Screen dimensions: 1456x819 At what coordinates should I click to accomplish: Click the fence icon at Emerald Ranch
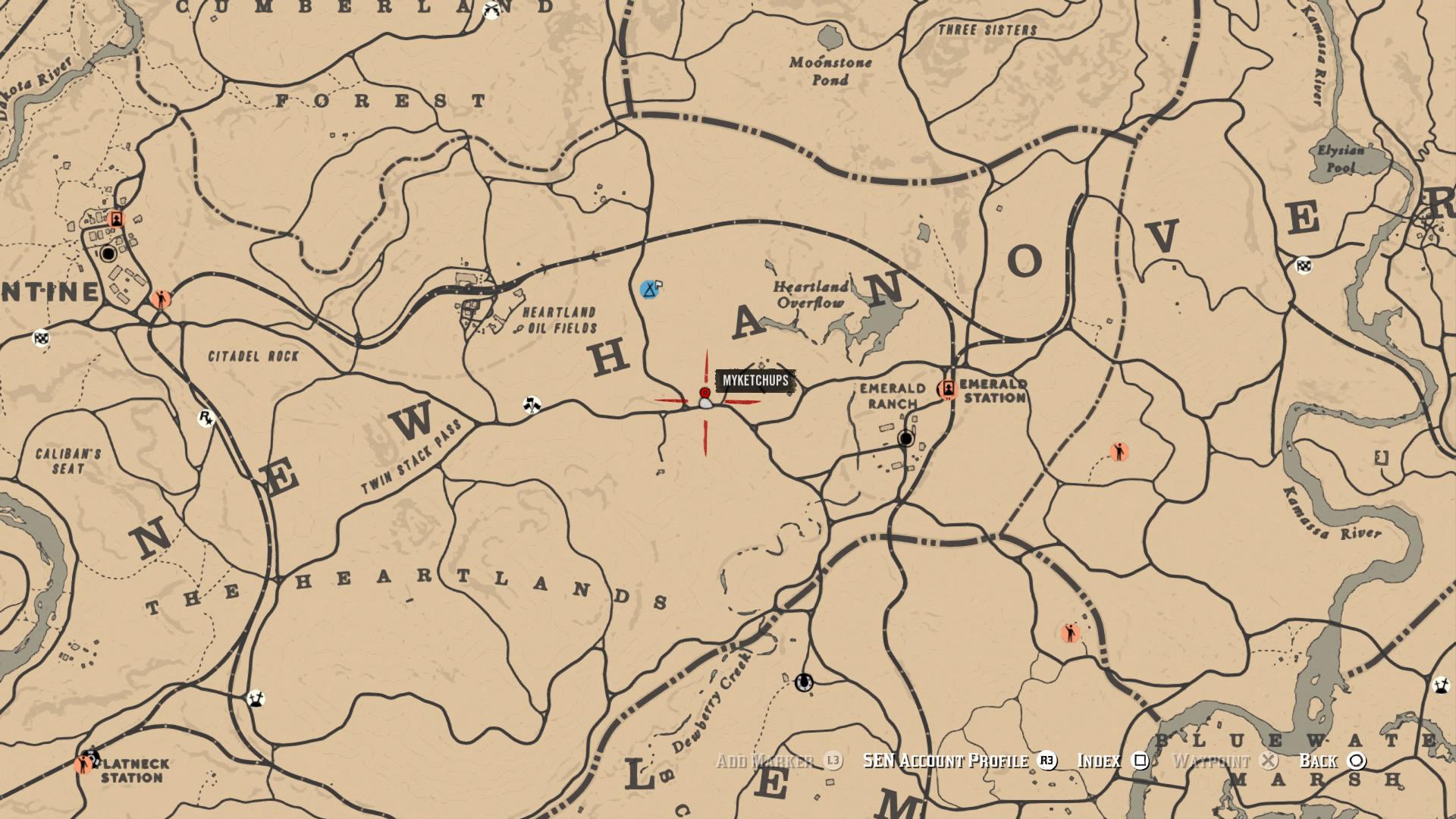907,438
